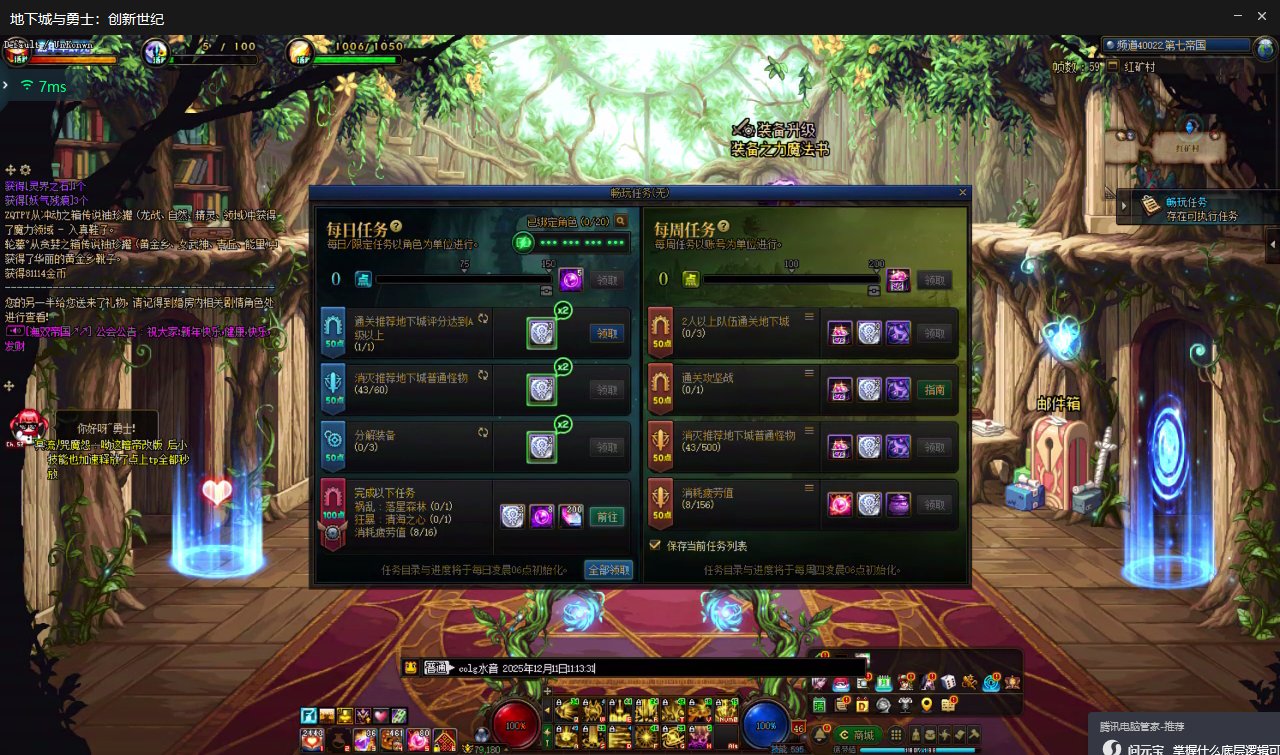Close the 畅玩任务 quest window
Screen dimensions: 1280x755
(963, 192)
